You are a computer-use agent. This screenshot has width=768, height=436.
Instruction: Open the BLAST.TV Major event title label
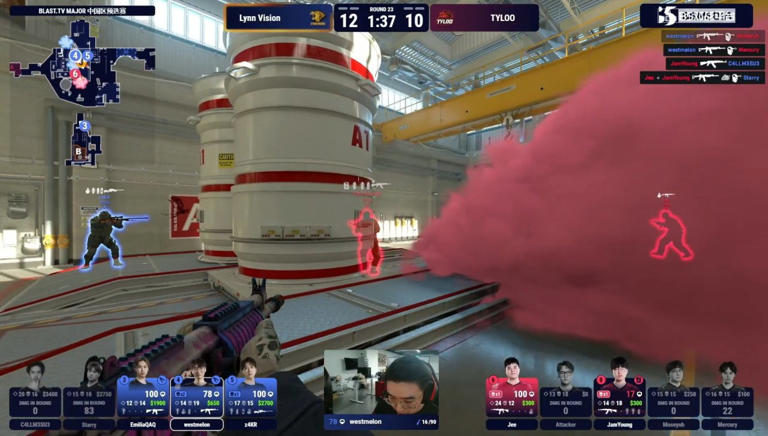tap(82, 10)
